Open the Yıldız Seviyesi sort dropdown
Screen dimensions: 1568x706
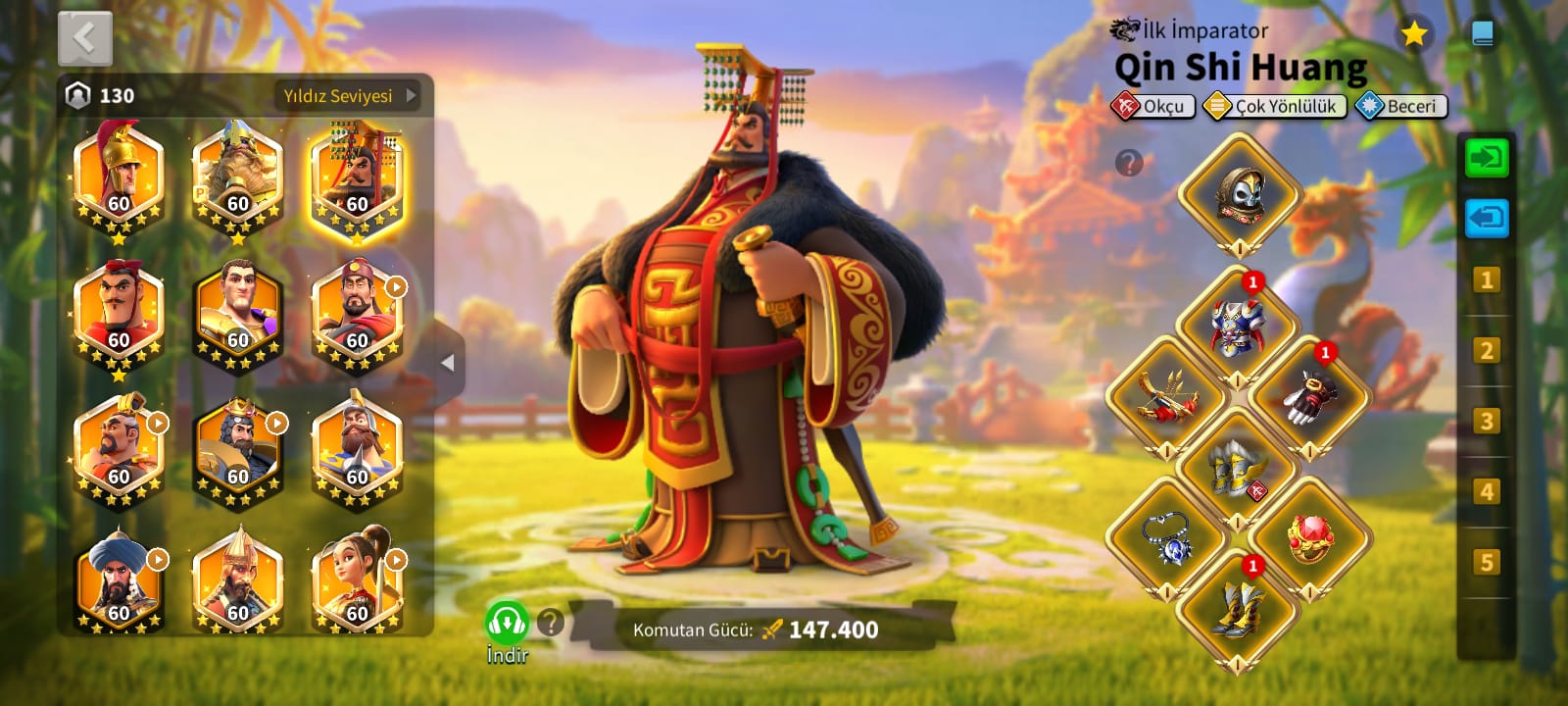coord(350,96)
